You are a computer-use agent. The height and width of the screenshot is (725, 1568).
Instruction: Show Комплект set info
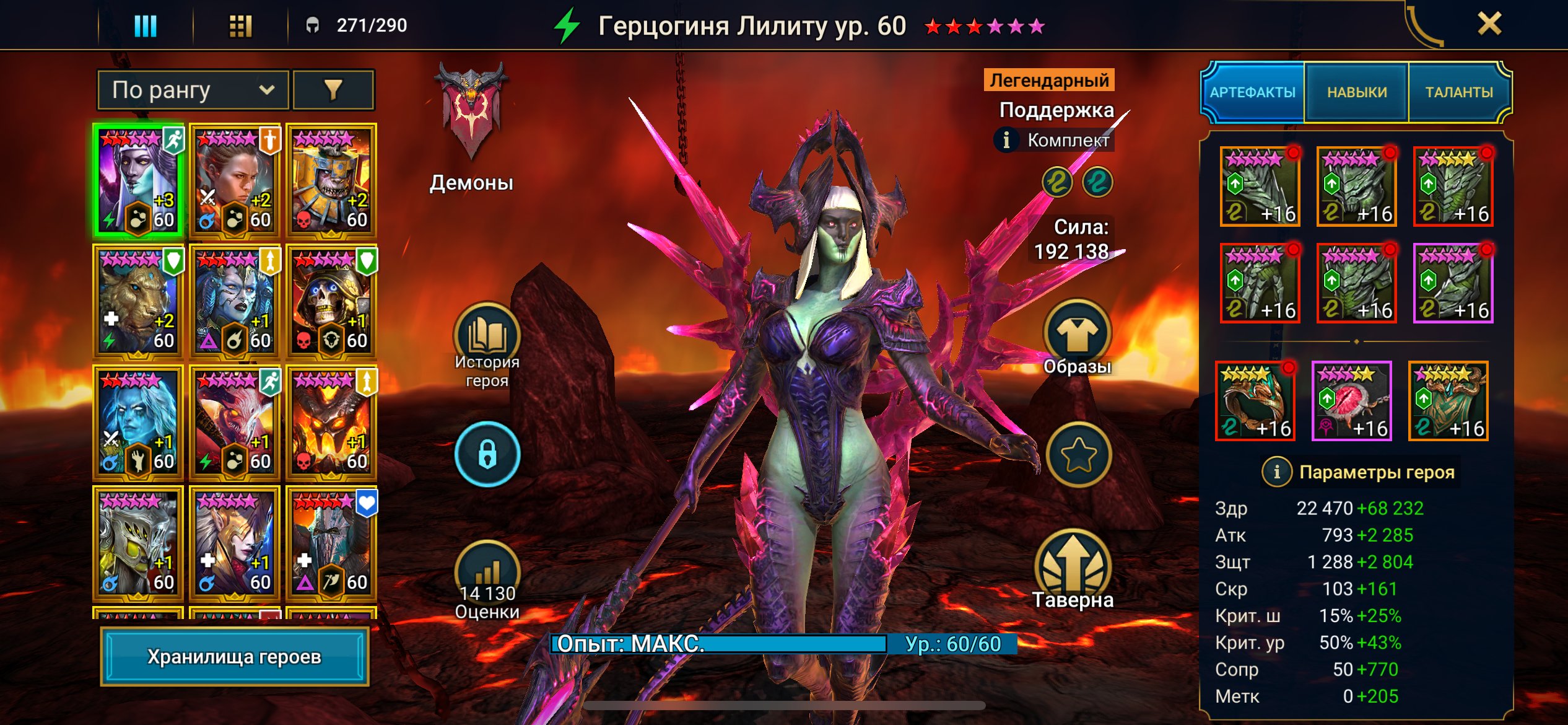coord(1006,140)
